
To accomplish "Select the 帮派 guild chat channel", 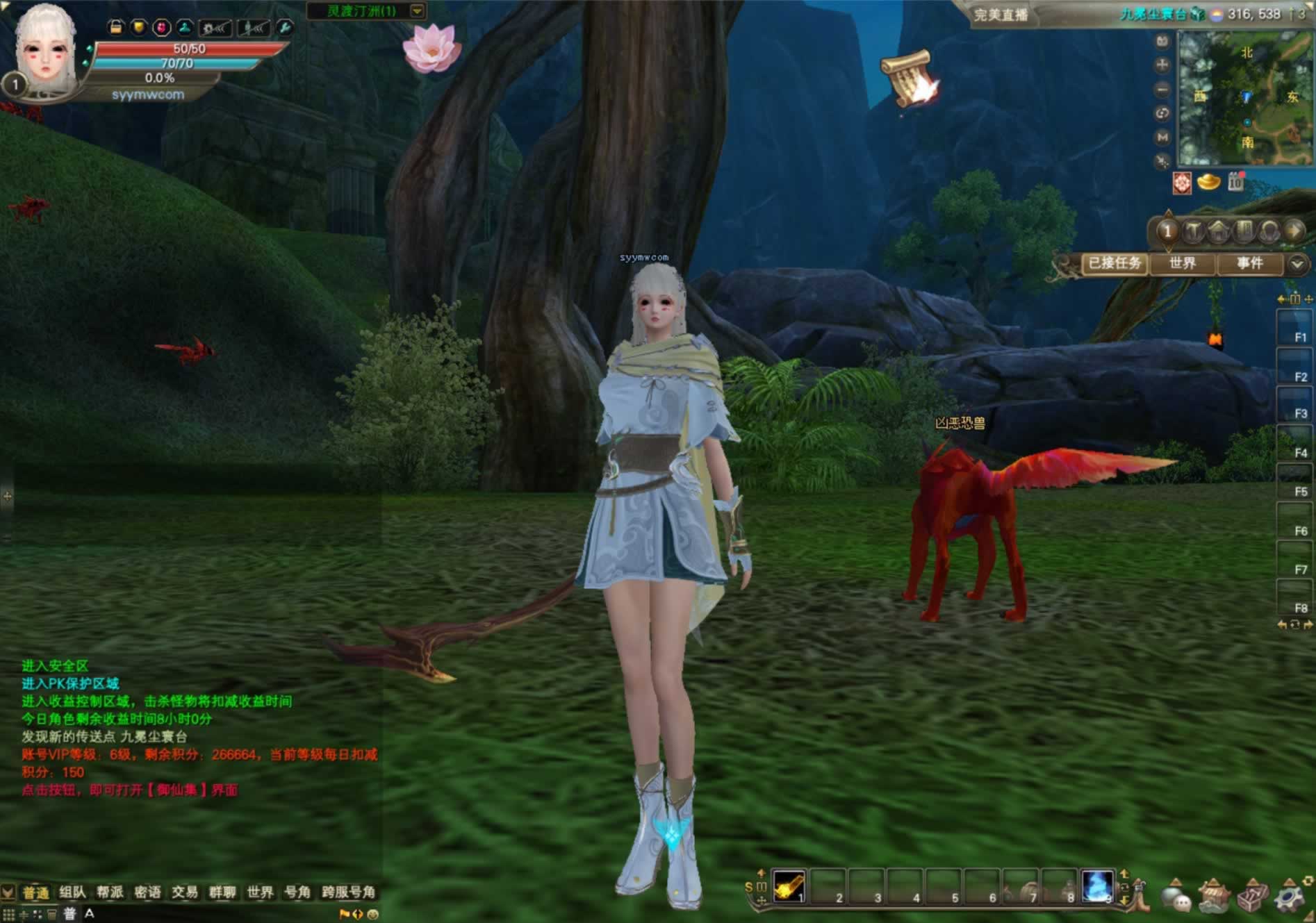I will pyautogui.click(x=110, y=892).
